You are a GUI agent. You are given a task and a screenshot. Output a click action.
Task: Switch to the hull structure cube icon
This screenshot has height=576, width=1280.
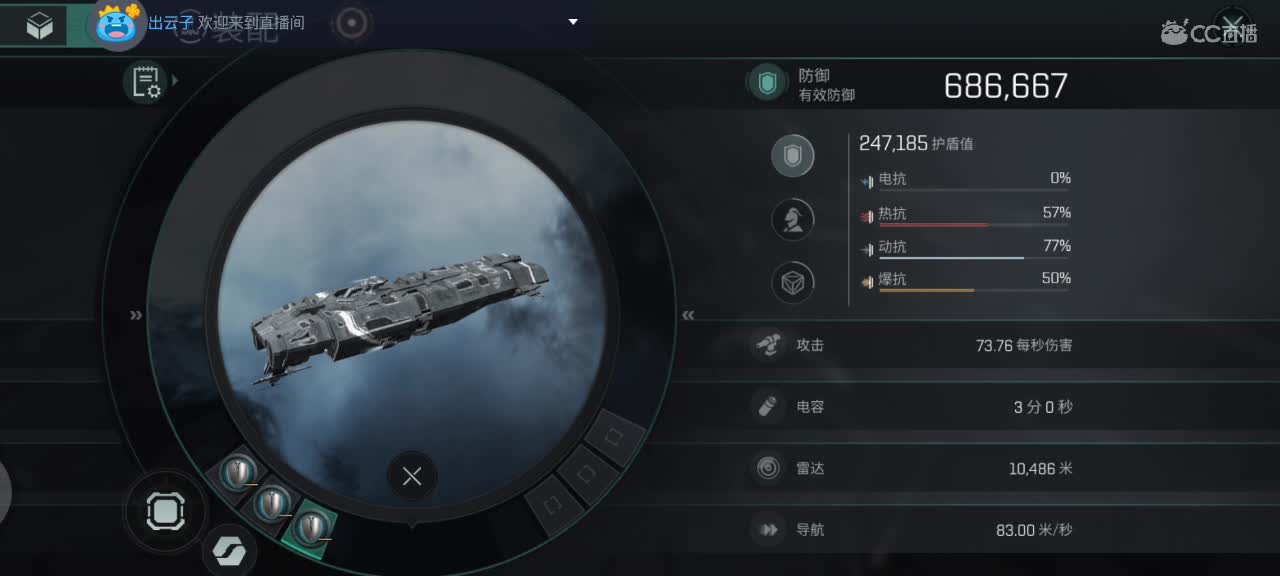click(792, 283)
